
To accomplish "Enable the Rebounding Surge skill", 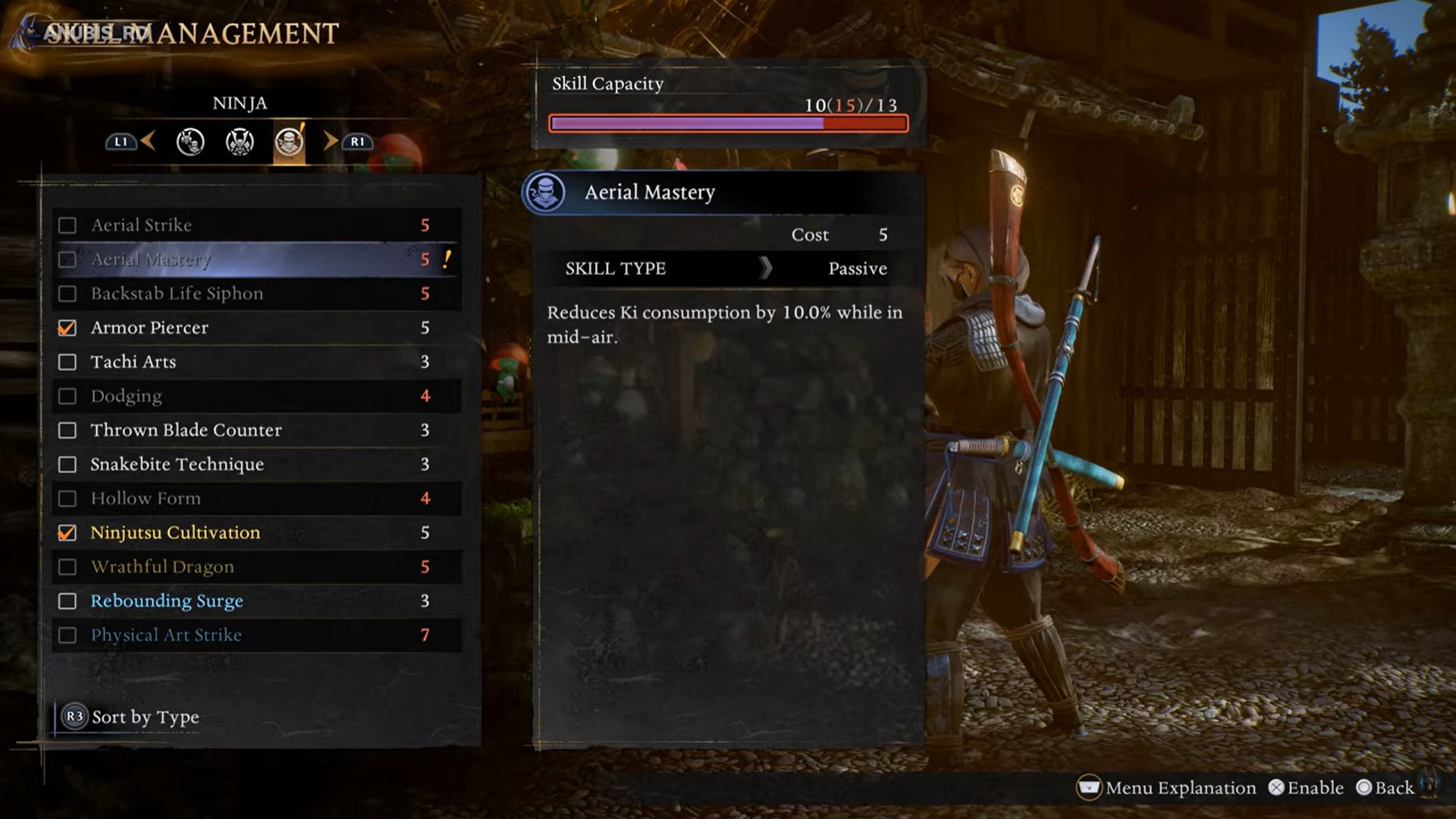I will [67, 601].
